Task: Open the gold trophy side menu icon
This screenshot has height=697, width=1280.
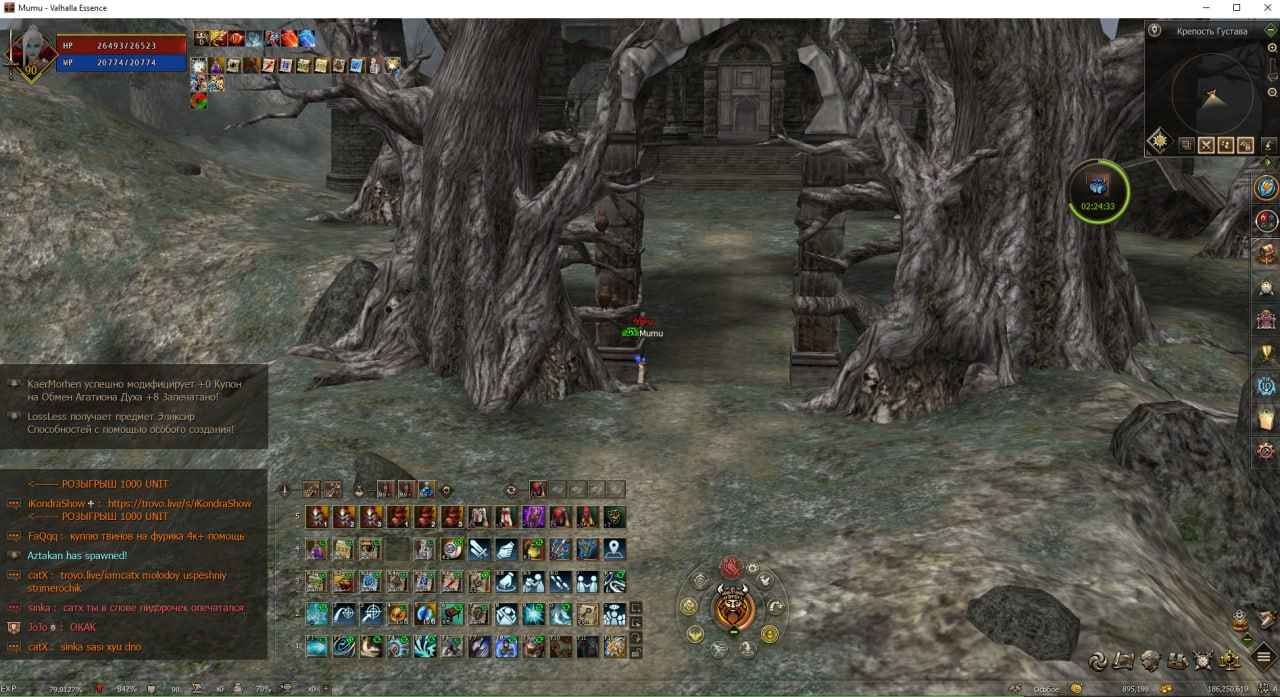Action: [x=1267, y=352]
